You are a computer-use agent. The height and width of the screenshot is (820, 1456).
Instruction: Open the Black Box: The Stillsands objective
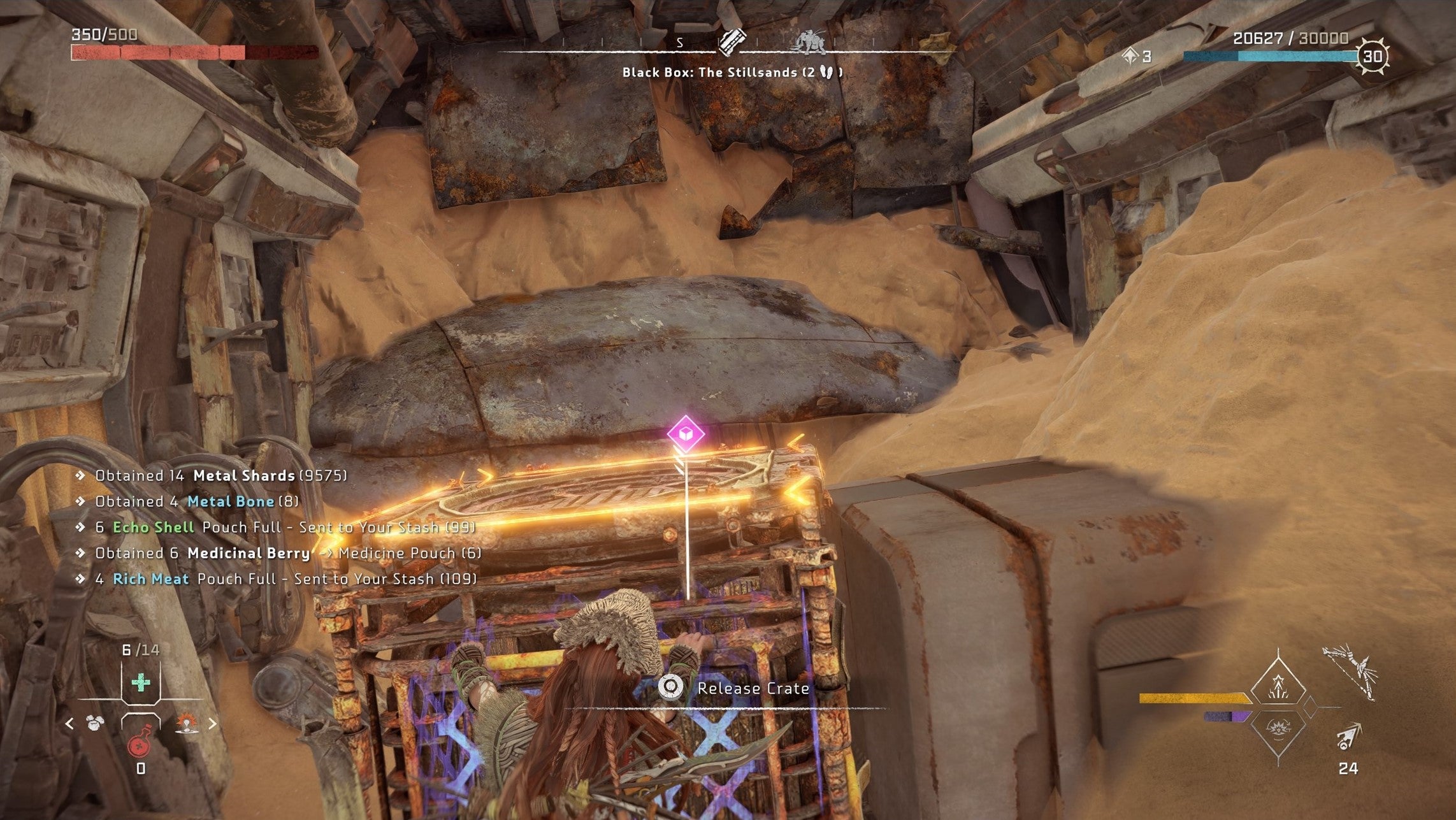tap(732, 73)
